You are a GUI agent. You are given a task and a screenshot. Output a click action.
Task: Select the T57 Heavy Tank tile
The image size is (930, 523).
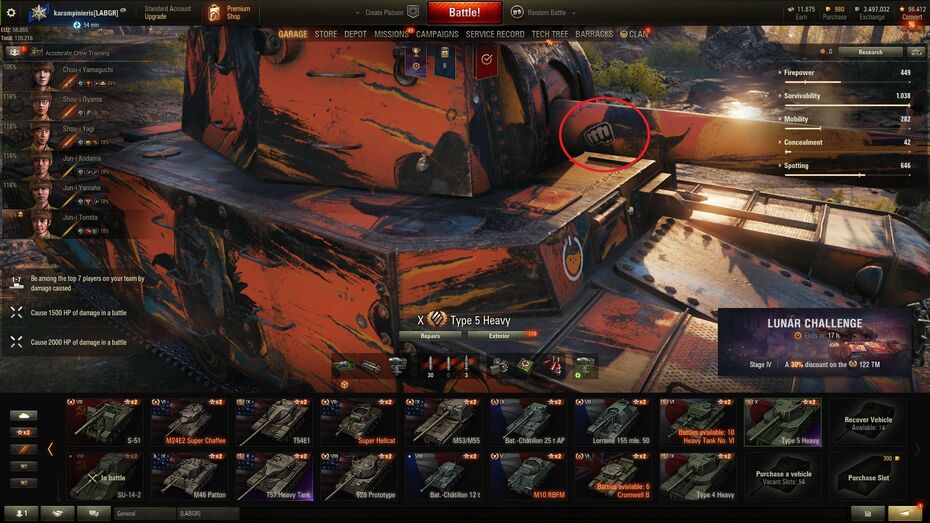point(274,474)
